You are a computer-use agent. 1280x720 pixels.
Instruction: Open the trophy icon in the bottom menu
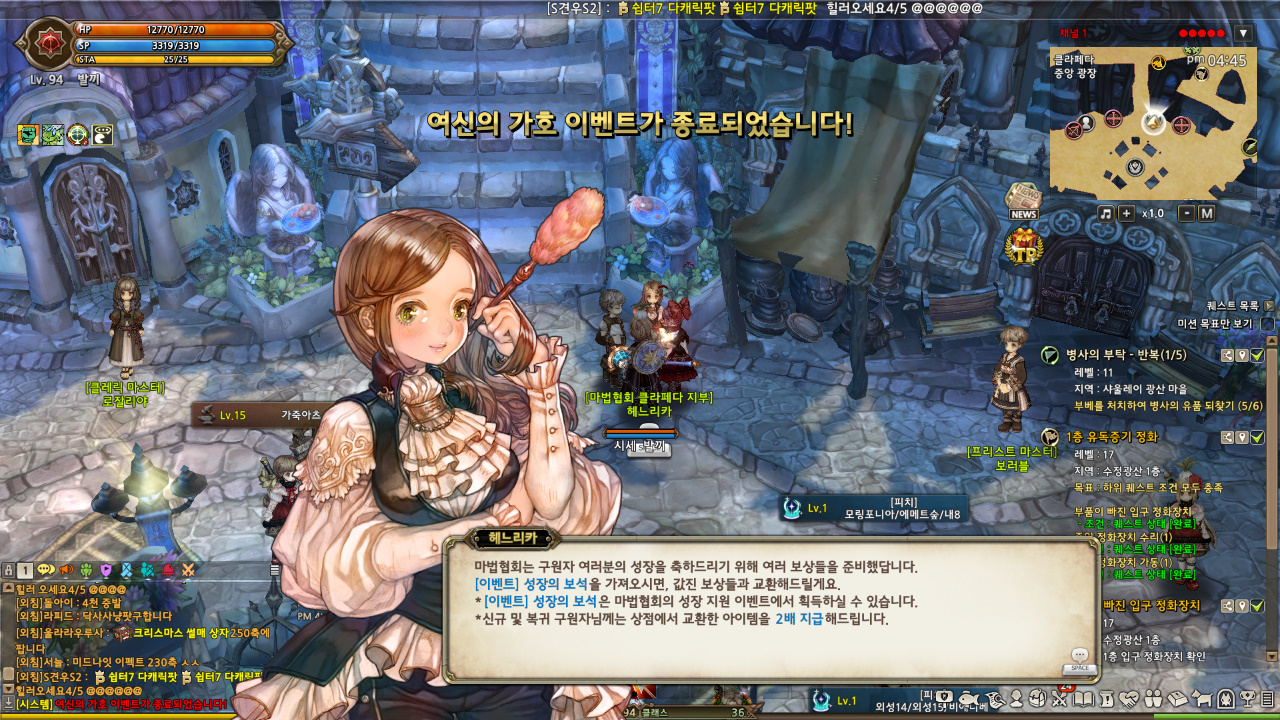coord(1247,698)
